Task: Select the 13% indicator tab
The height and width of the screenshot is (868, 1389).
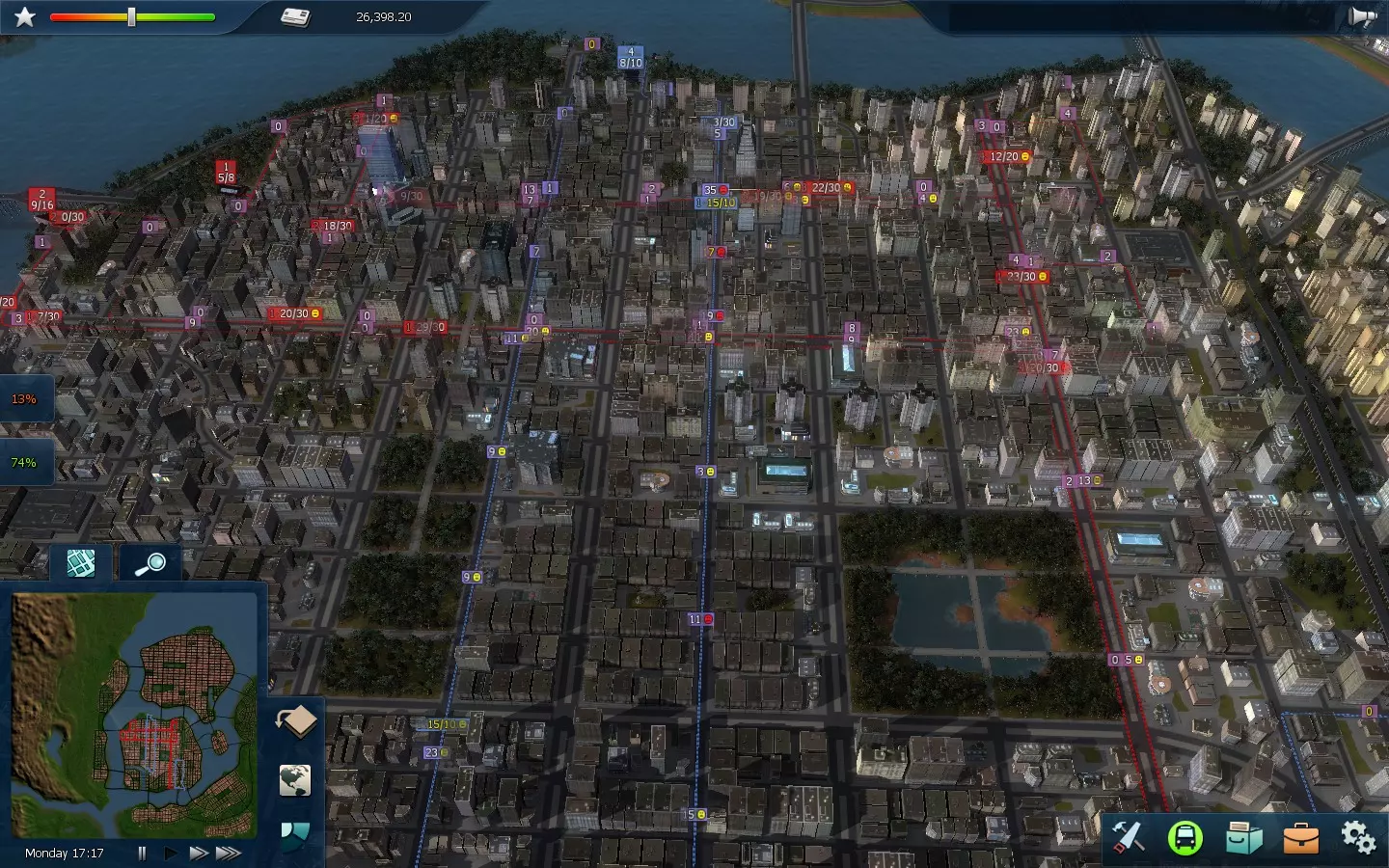Action: pos(24,398)
